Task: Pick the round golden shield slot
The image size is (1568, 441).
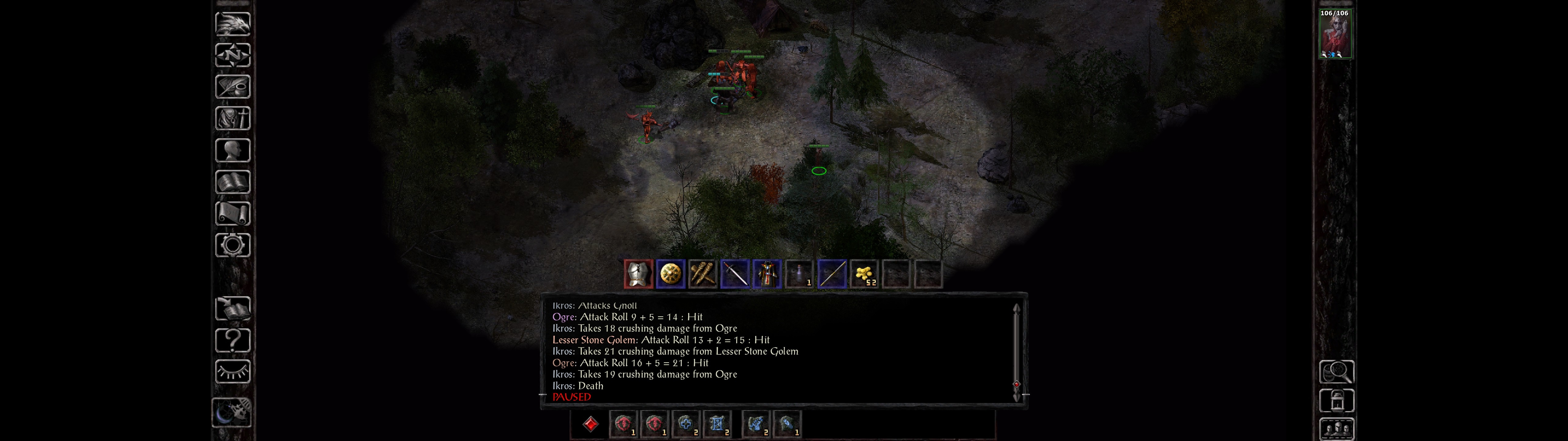Action: click(x=670, y=274)
